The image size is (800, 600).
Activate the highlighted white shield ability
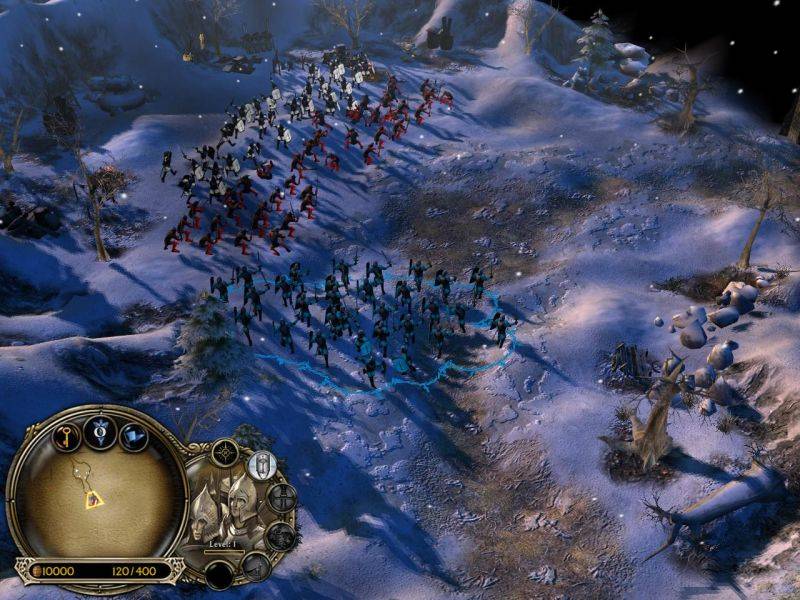[262, 465]
